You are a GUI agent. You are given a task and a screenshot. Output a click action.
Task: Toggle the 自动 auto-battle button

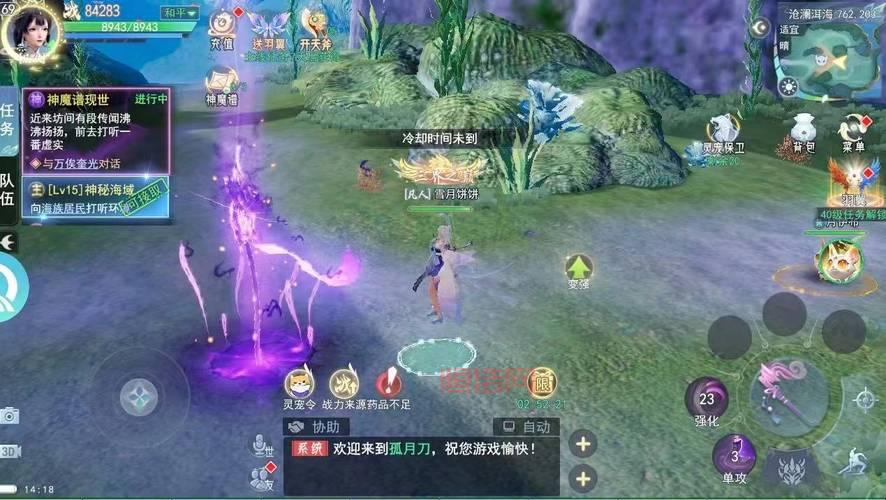point(526,427)
